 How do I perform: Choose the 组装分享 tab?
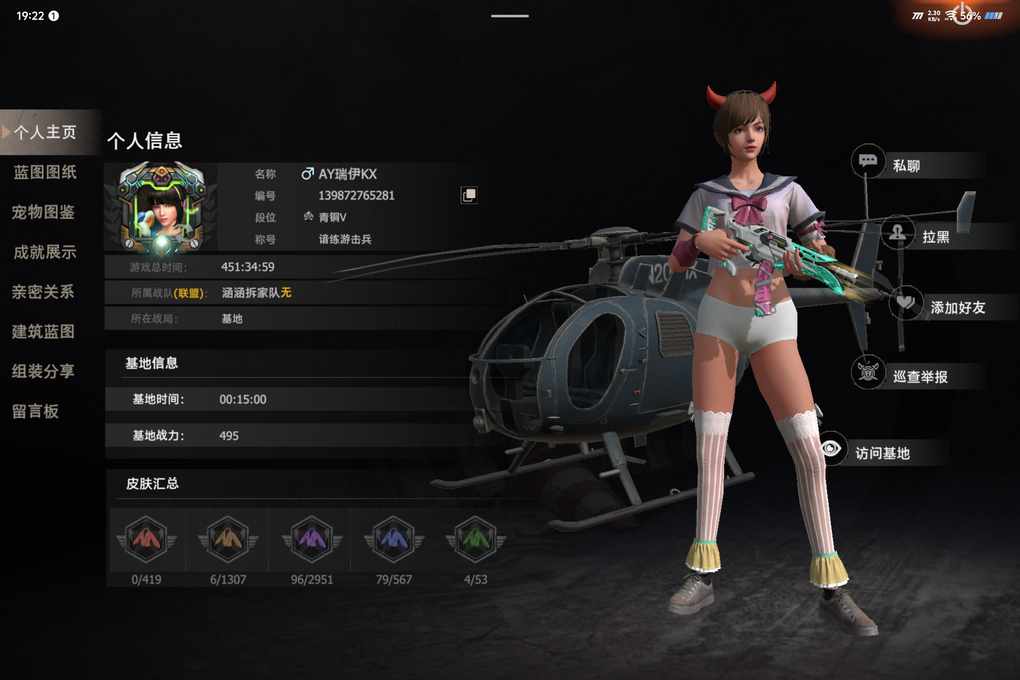(x=44, y=371)
